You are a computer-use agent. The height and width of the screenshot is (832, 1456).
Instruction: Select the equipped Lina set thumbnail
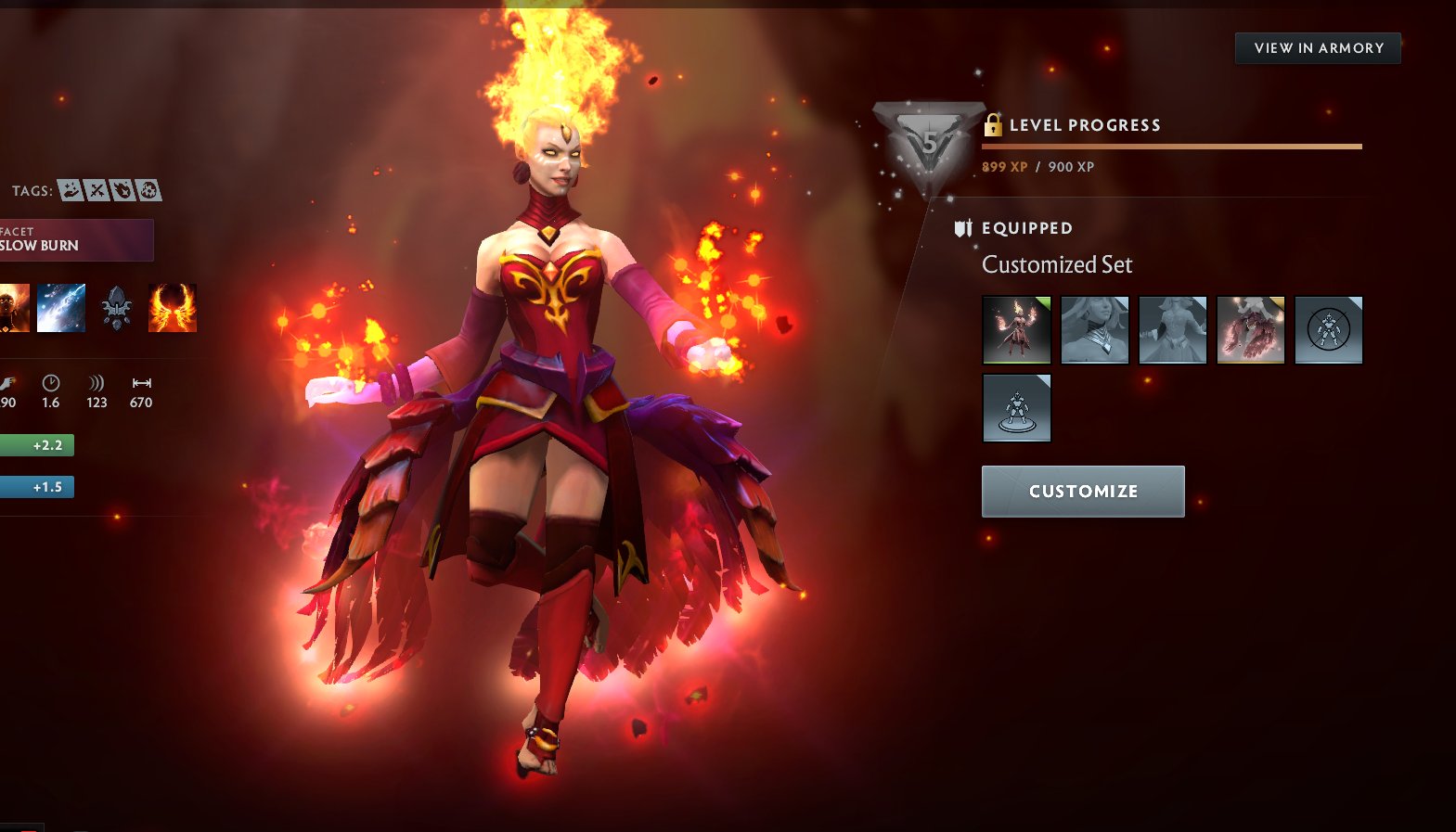point(1016,329)
